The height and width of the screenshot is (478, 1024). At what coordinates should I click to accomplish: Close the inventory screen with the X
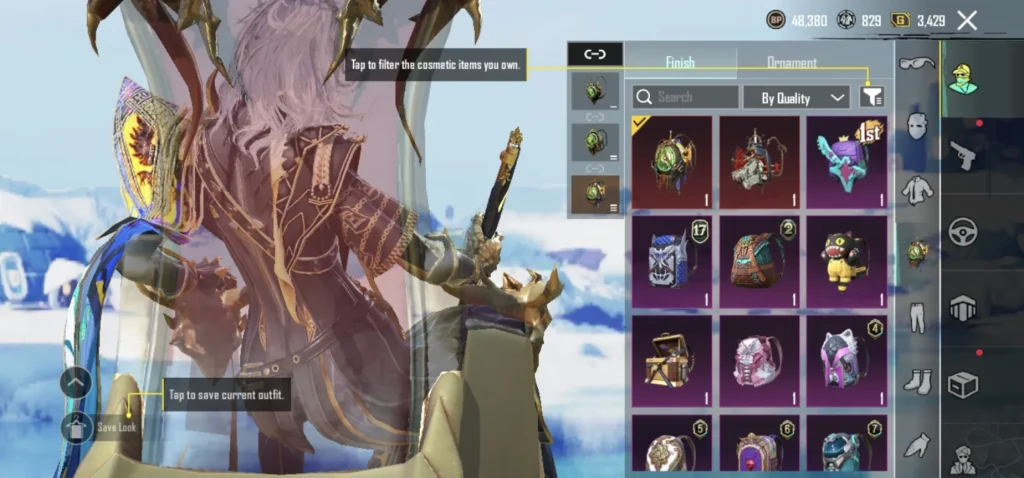(967, 20)
